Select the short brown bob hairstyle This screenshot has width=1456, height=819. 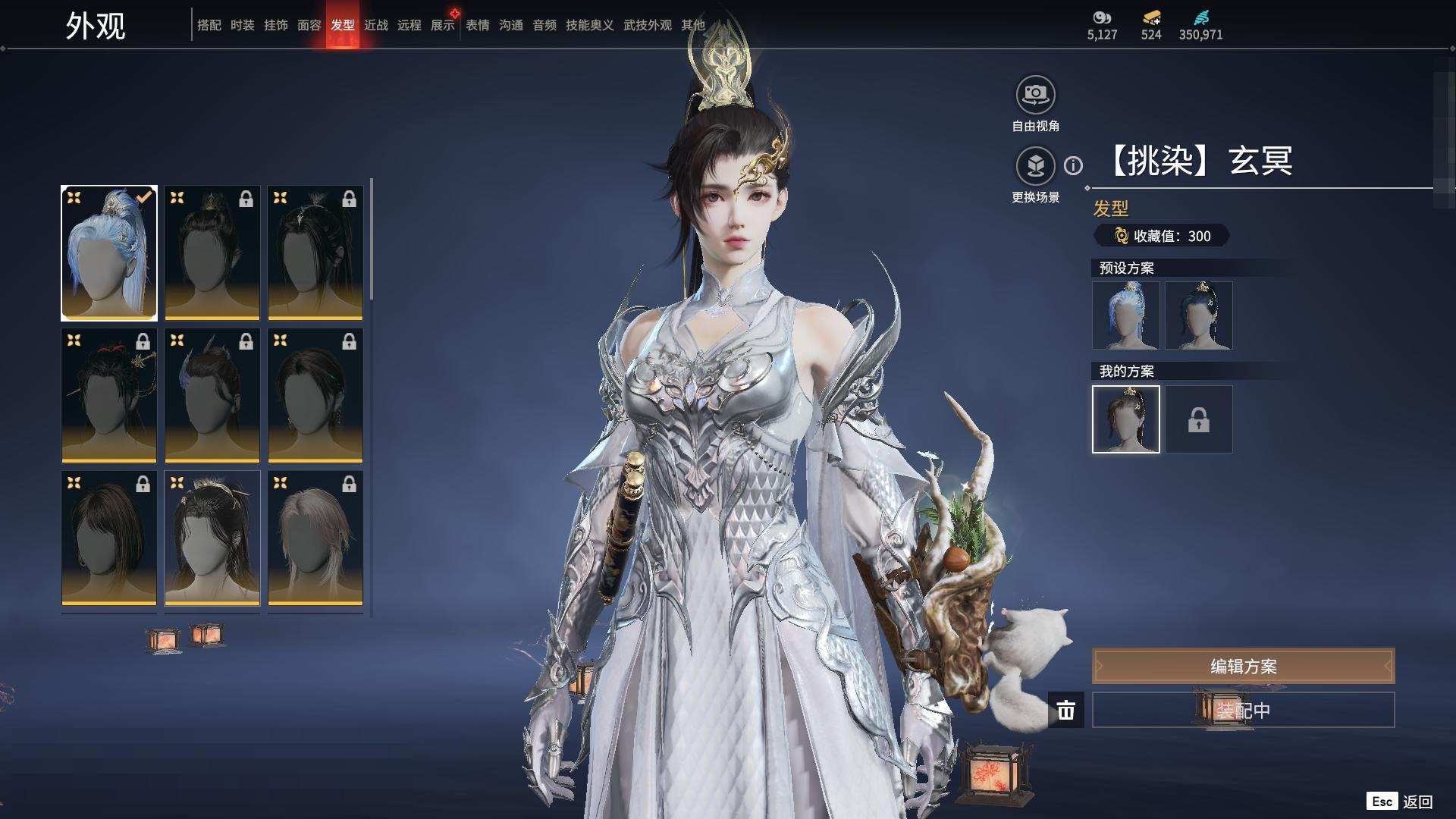109,538
